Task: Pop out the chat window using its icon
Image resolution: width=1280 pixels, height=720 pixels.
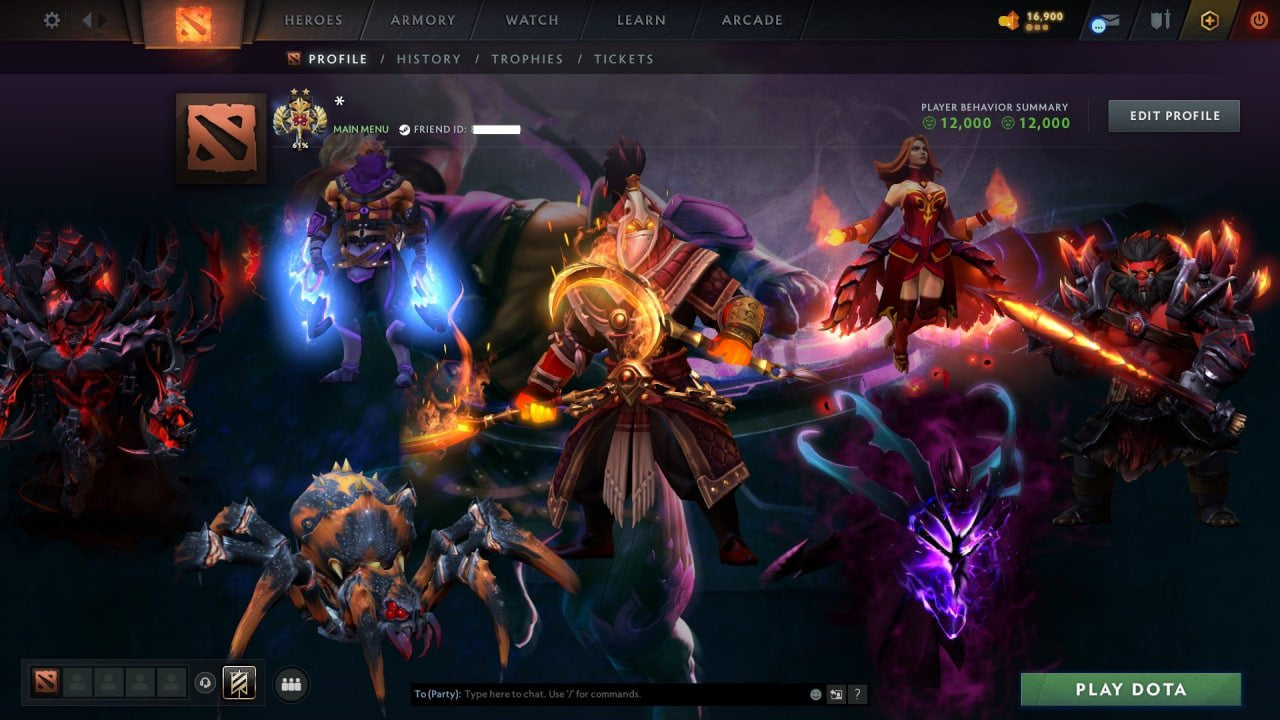Action: click(x=835, y=693)
